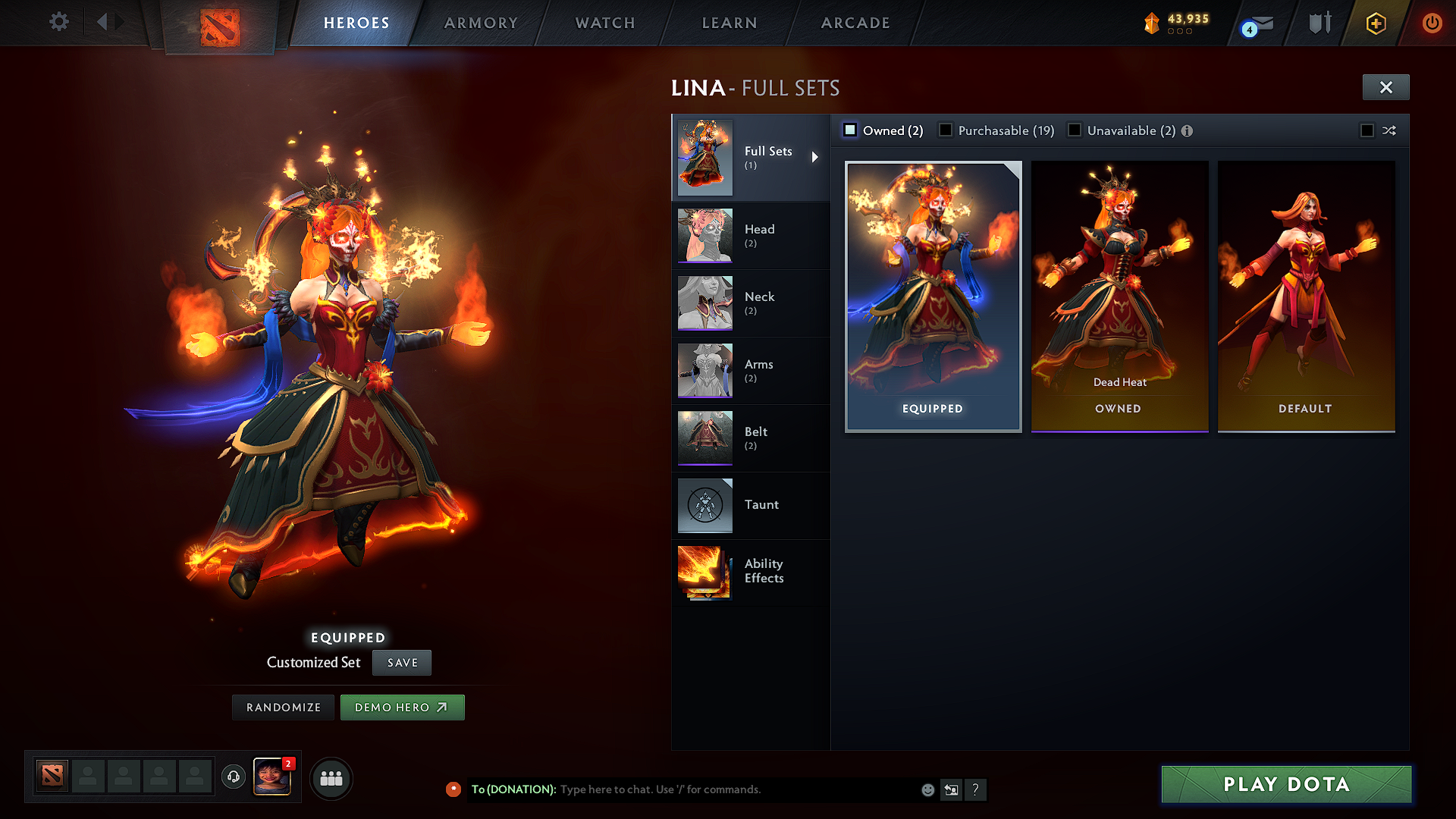1456x819 pixels.
Task: Enable the Purchasable (19) filter
Action: (945, 130)
